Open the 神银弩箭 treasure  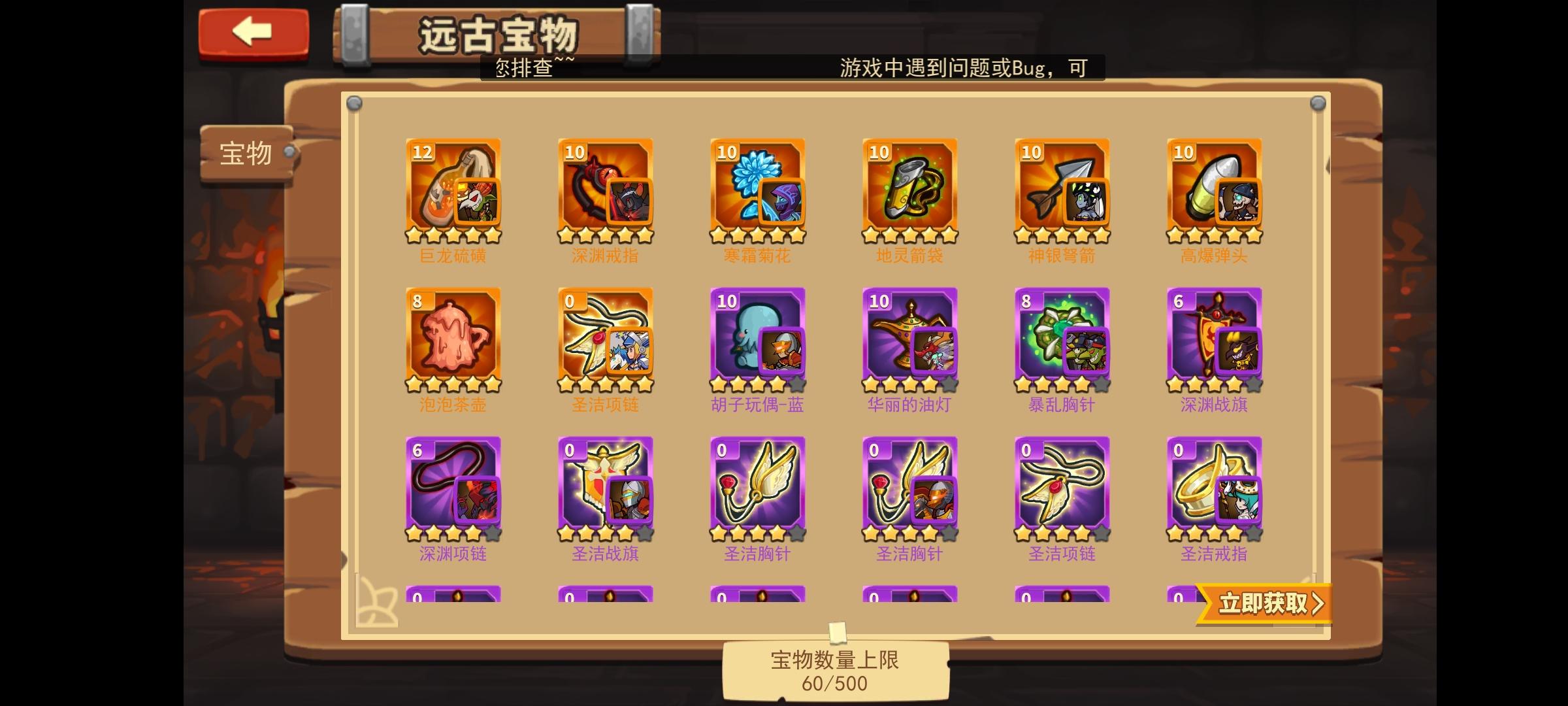coord(1062,190)
